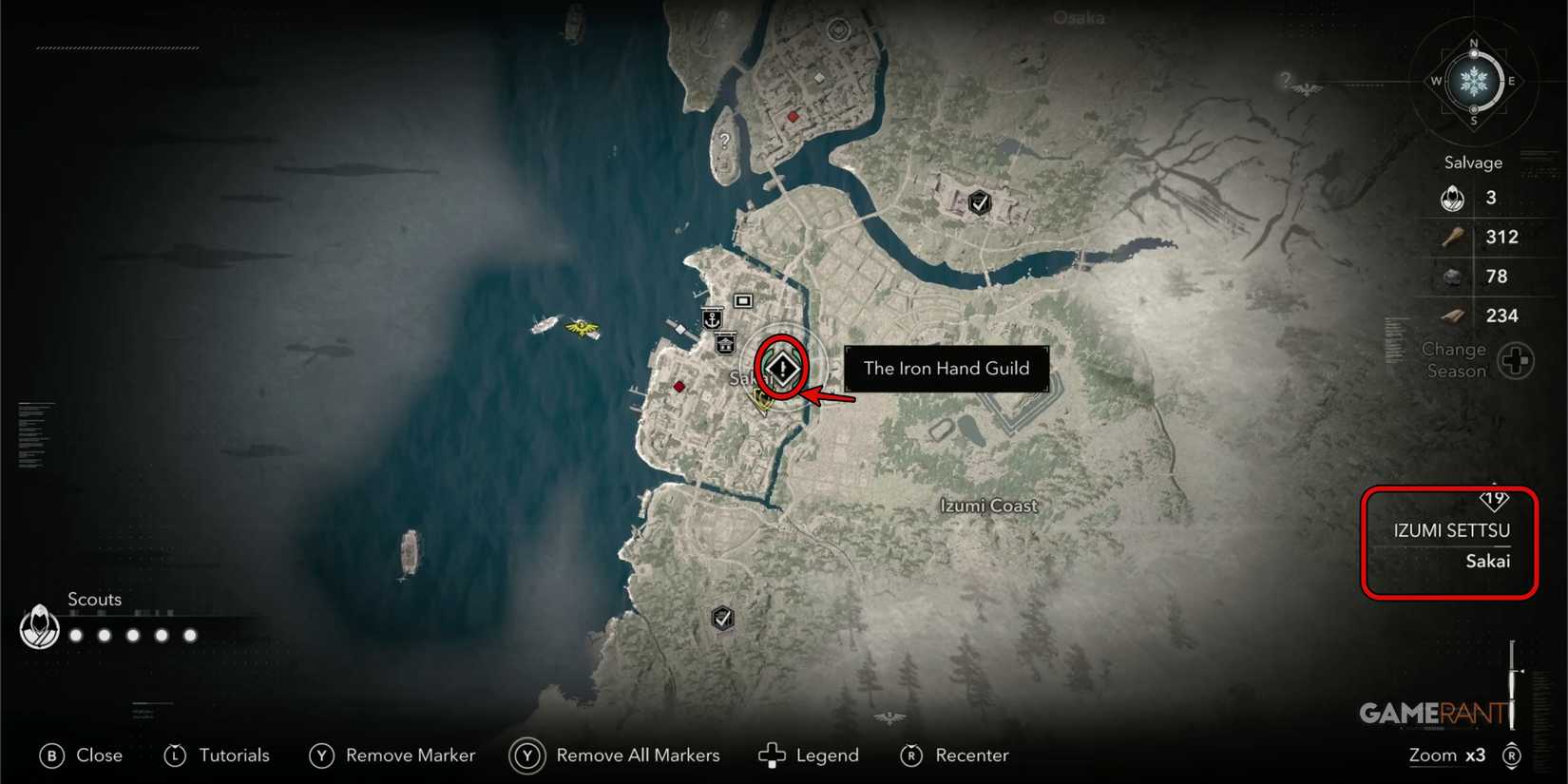The width and height of the screenshot is (1568, 784).
Task: Click the yellow scout eagle marker over the bay
Action: tap(583, 327)
